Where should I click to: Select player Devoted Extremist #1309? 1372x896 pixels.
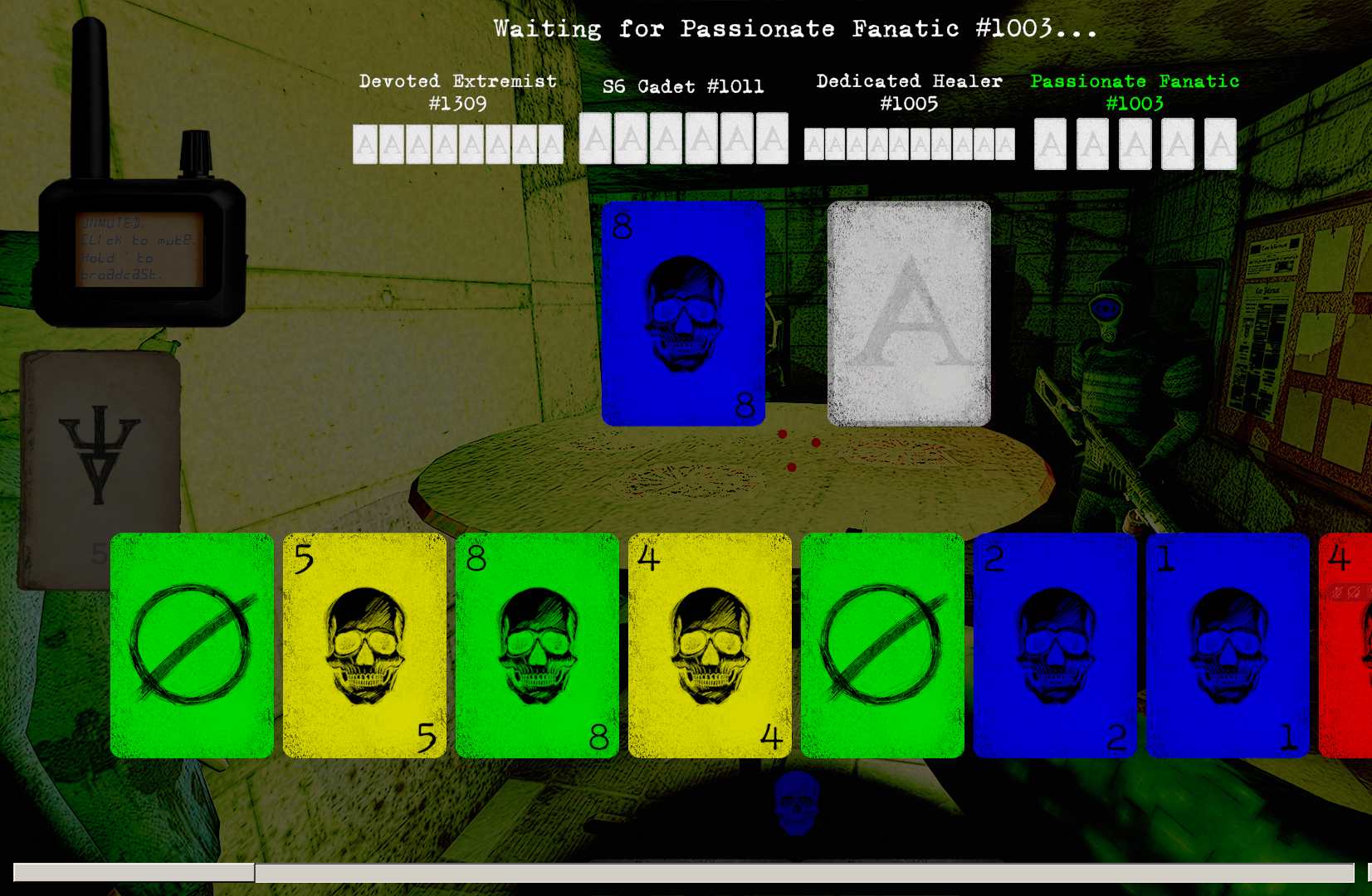click(x=457, y=92)
